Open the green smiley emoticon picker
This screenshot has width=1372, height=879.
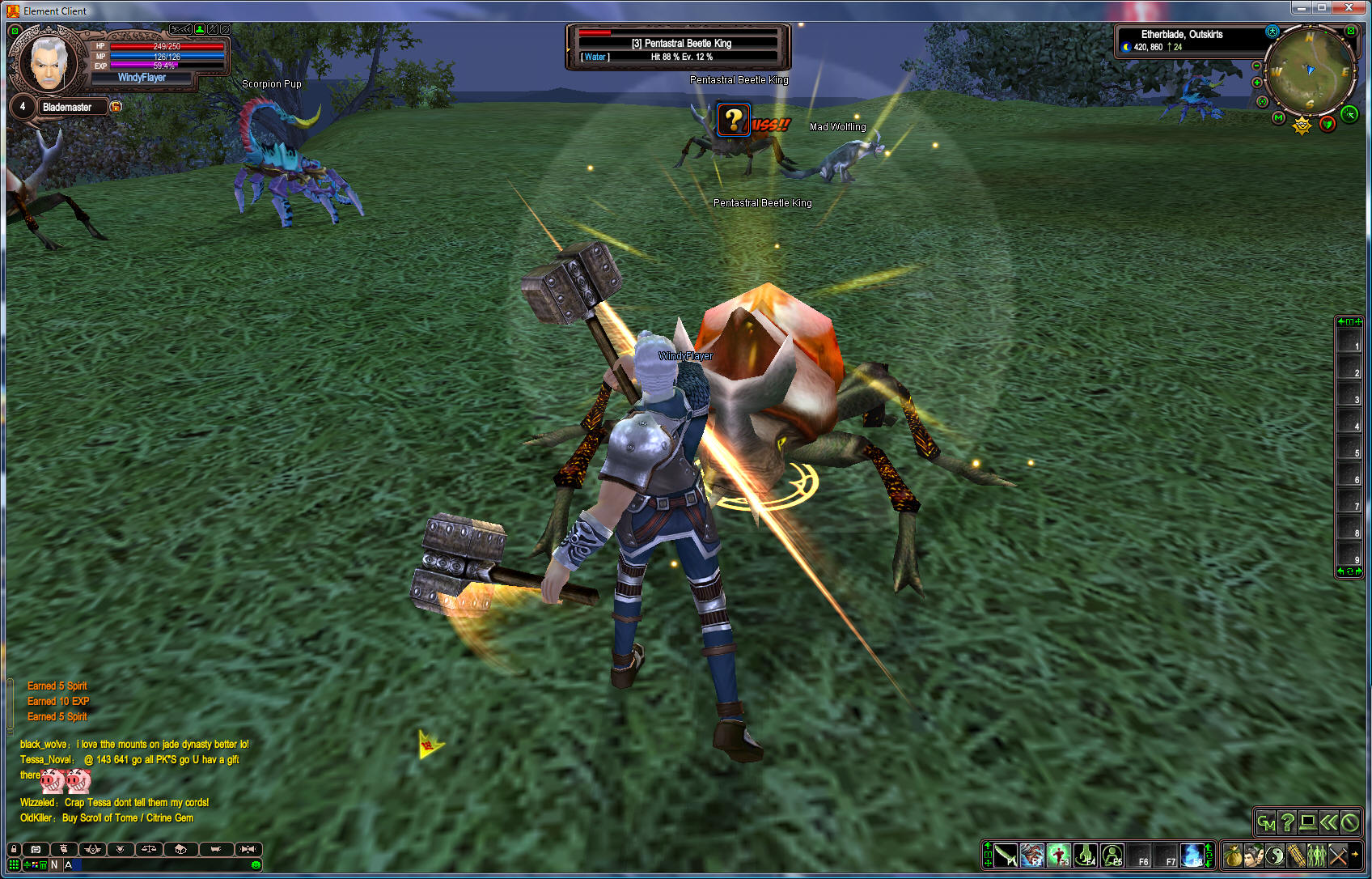point(256,865)
